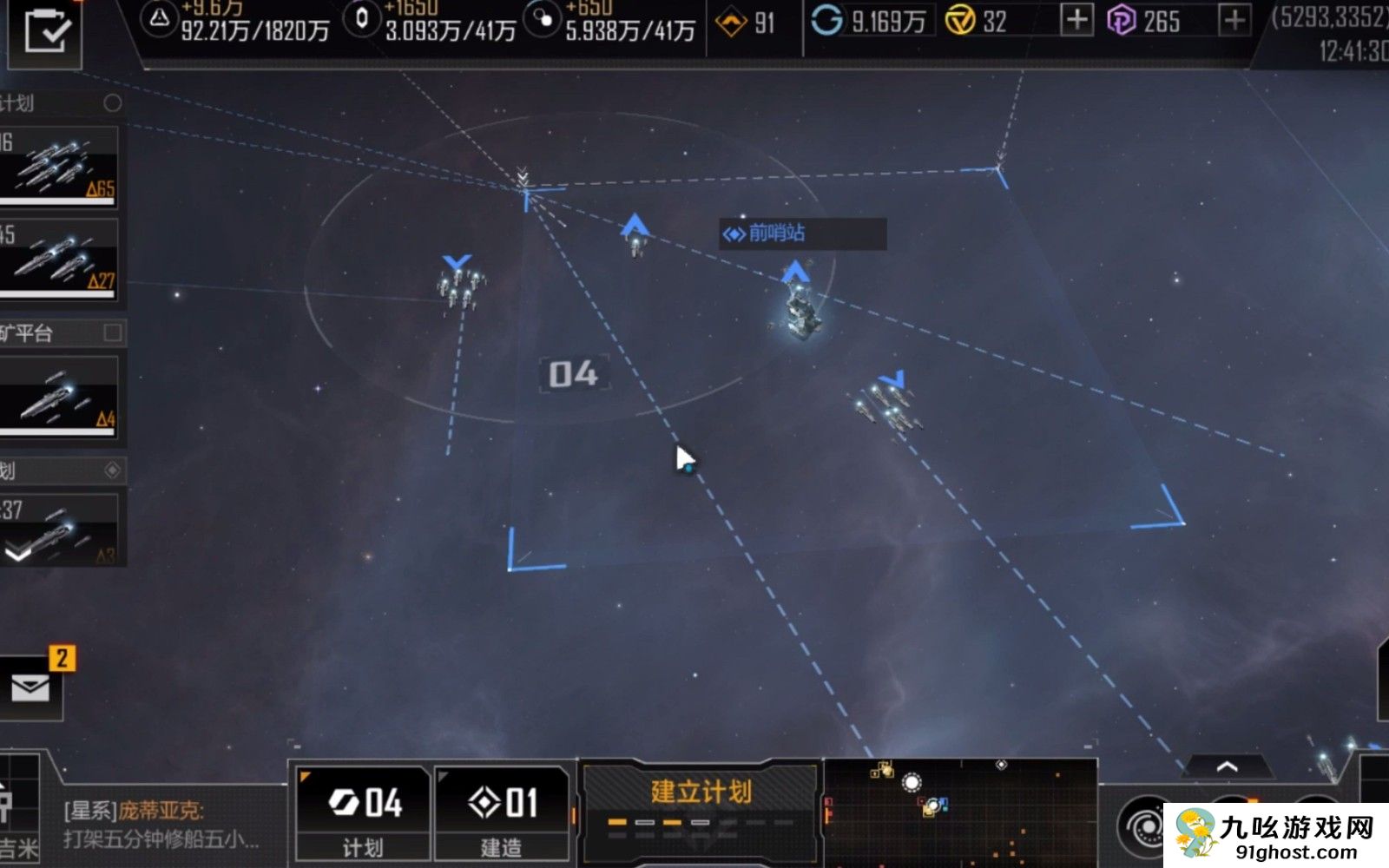Screen dimensions: 1389x868
Task: Toggle the circle beside the 计划 header
Action: (x=113, y=103)
